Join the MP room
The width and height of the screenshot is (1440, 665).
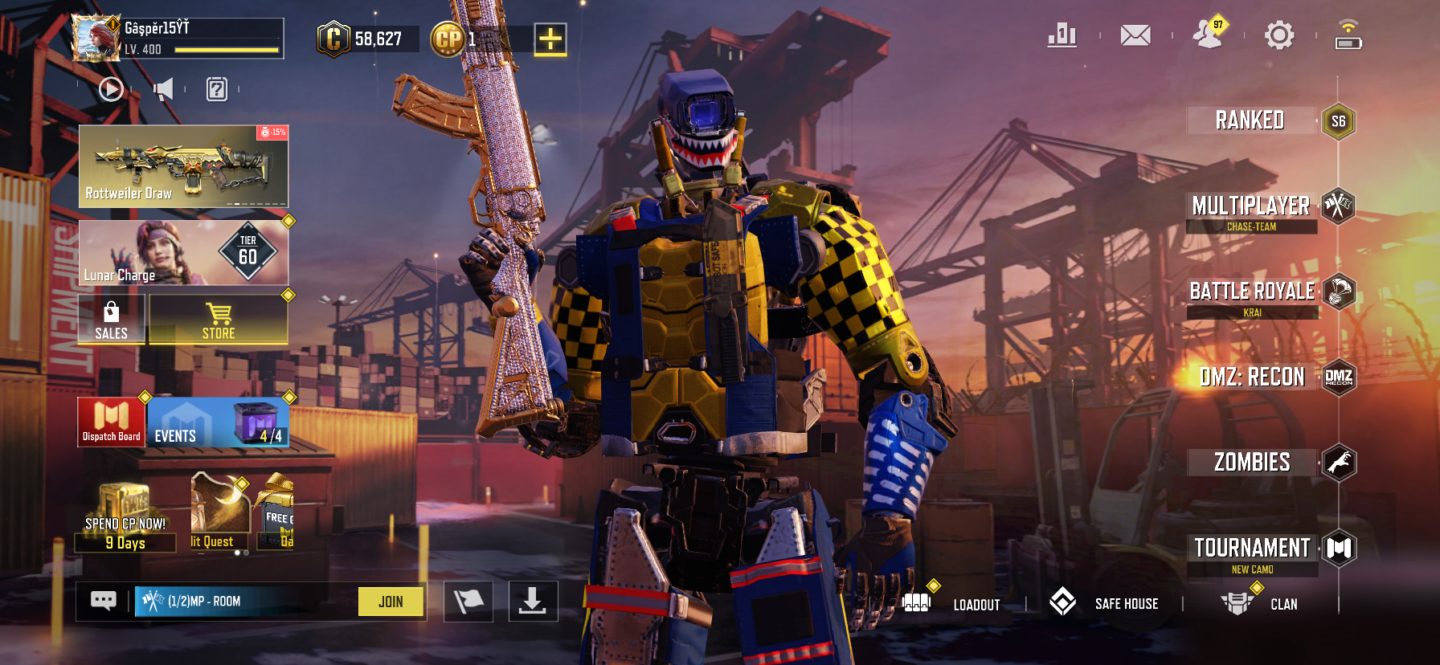click(390, 601)
